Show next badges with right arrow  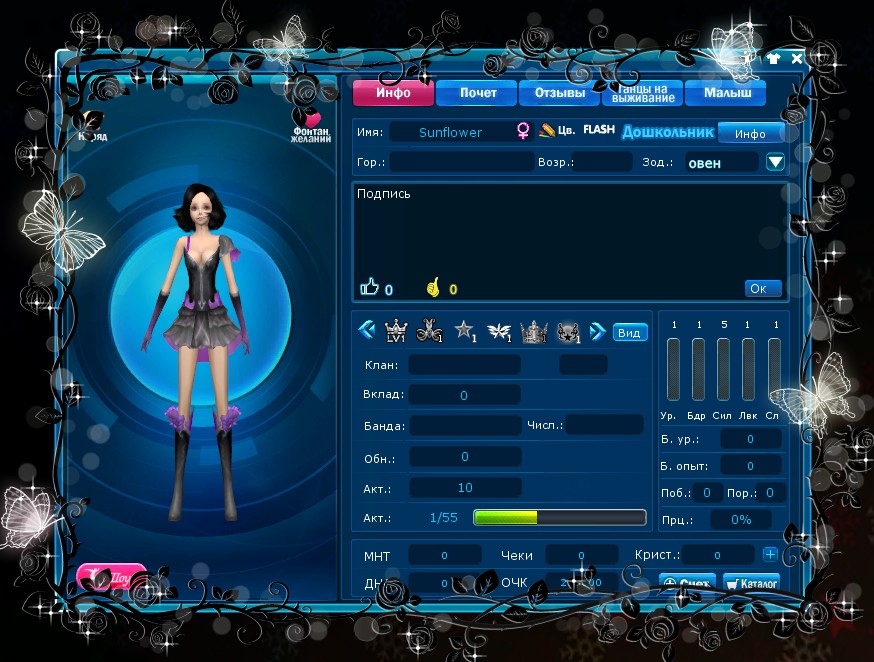(598, 331)
